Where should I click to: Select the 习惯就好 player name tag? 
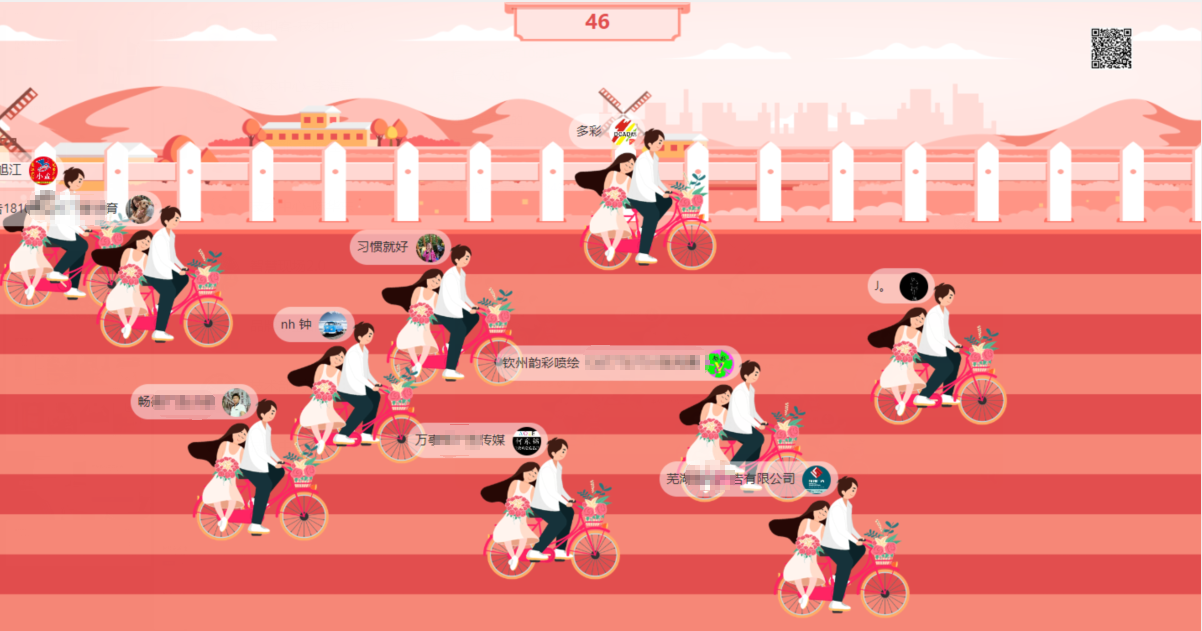[x=399, y=246]
